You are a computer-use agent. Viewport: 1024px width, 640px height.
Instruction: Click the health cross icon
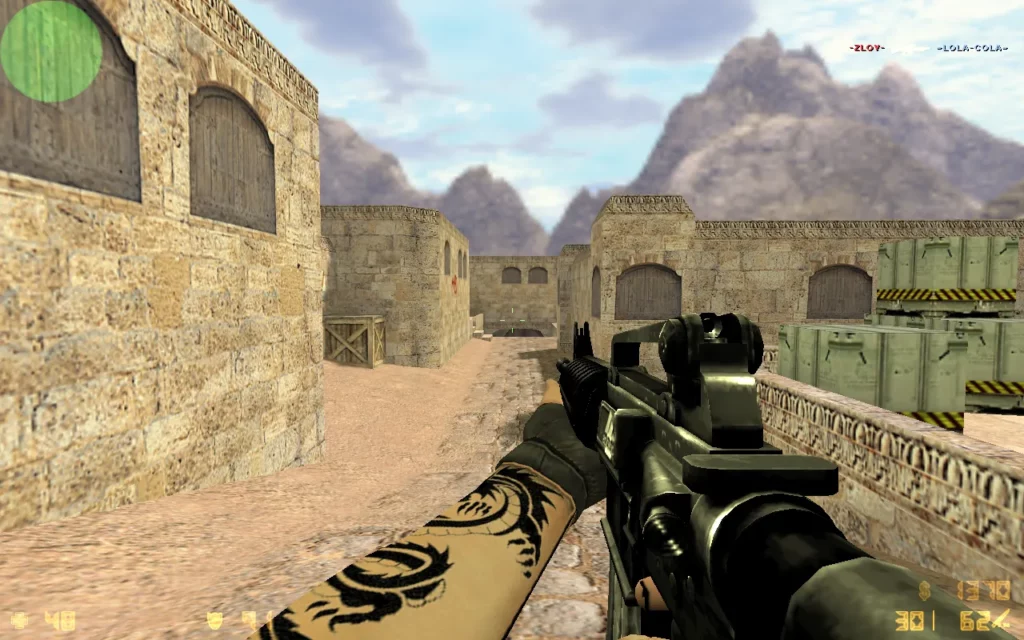click(19, 621)
